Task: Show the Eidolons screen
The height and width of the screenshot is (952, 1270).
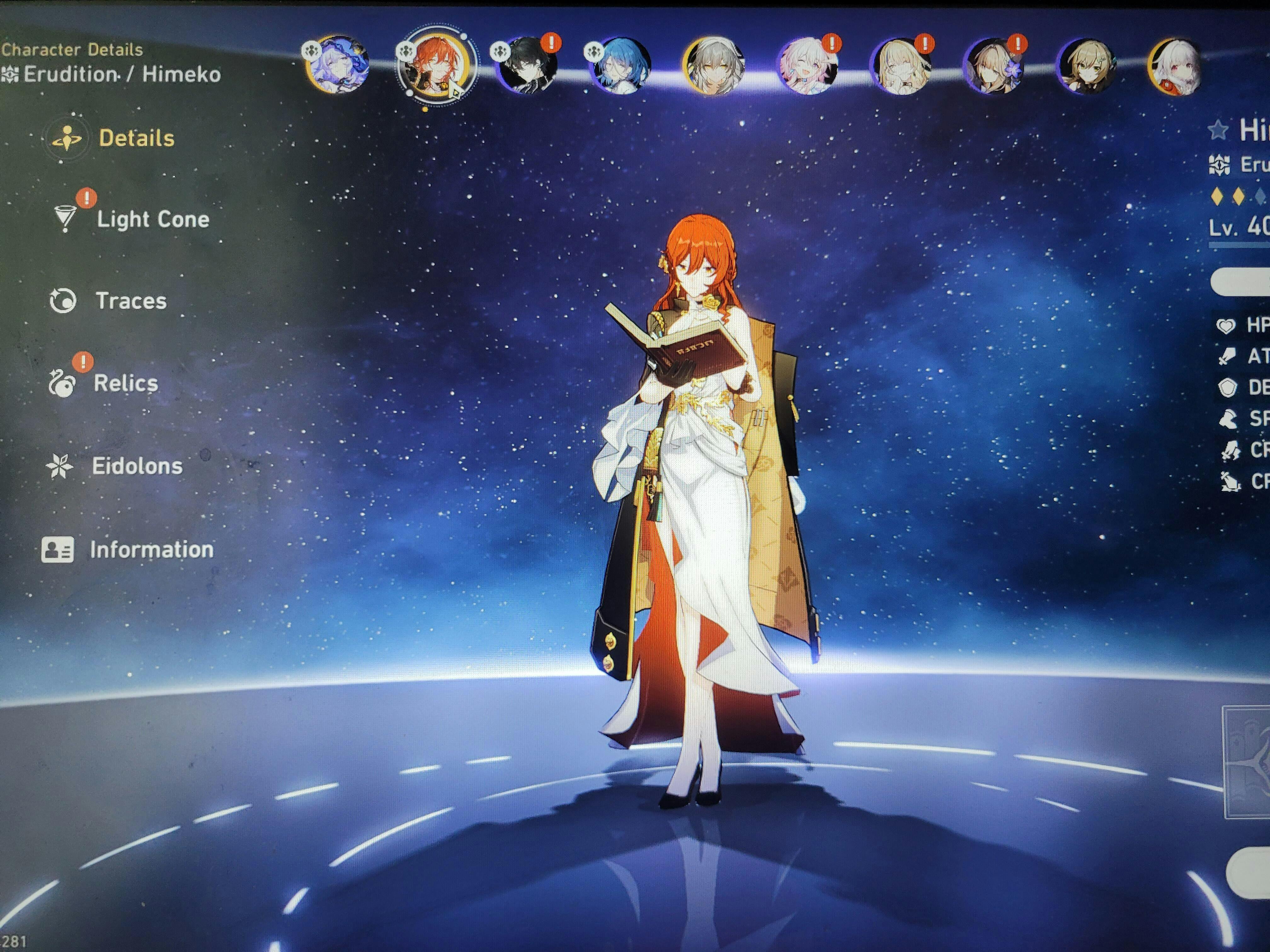Action: pyautogui.click(x=137, y=466)
